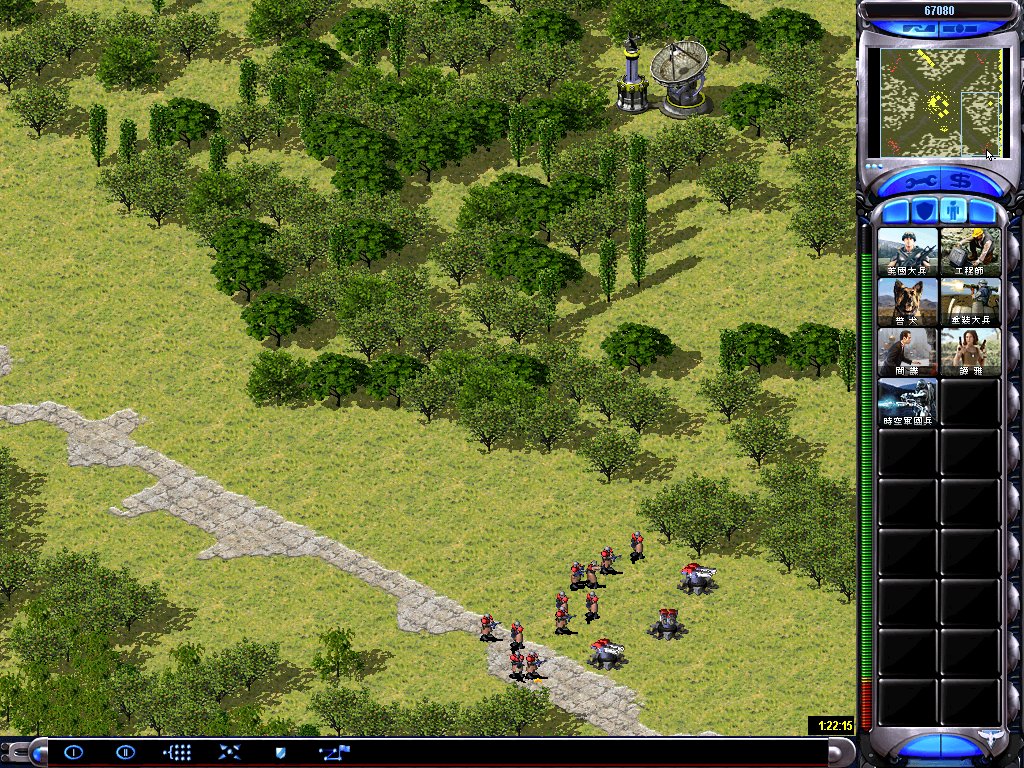This screenshot has width=1024, height=768.
Task: Train an Engineer (工程师) unit
Action: (970, 252)
